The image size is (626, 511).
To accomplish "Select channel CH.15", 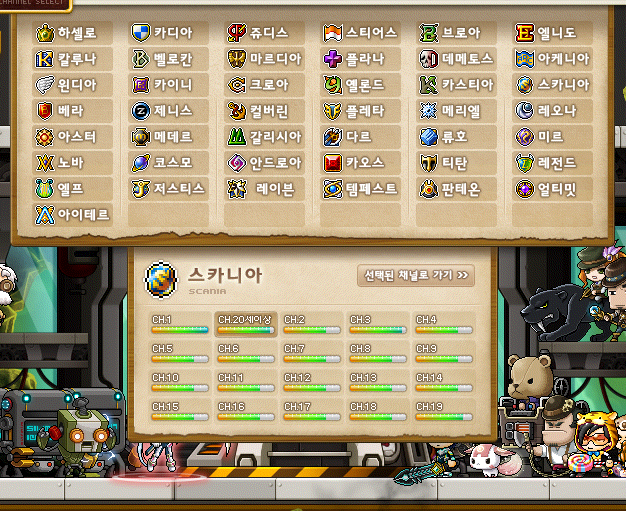I will [179, 411].
